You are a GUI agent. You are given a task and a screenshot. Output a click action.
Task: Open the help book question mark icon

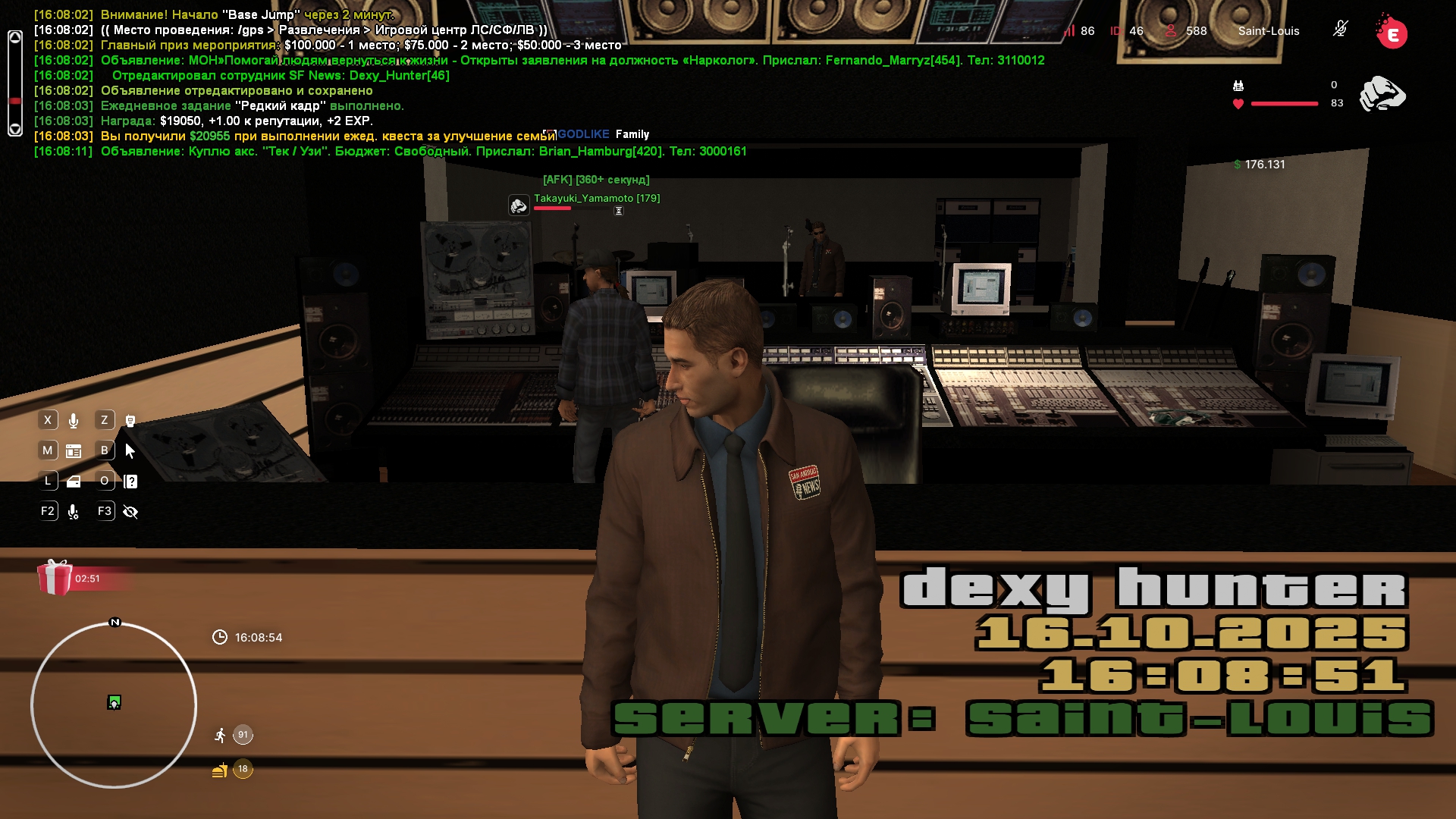[130, 482]
